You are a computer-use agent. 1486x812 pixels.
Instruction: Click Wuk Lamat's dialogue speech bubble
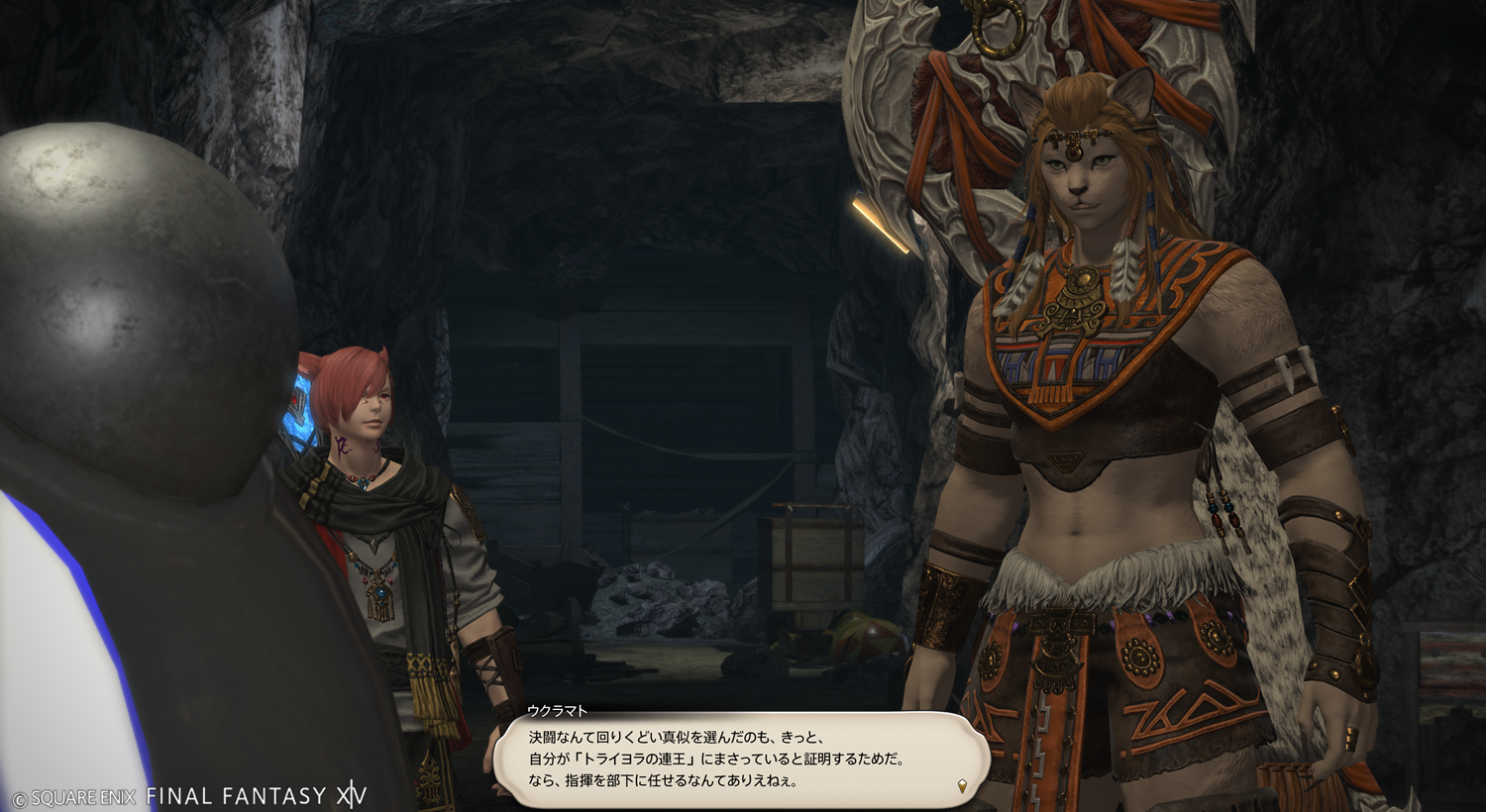click(x=741, y=760)
